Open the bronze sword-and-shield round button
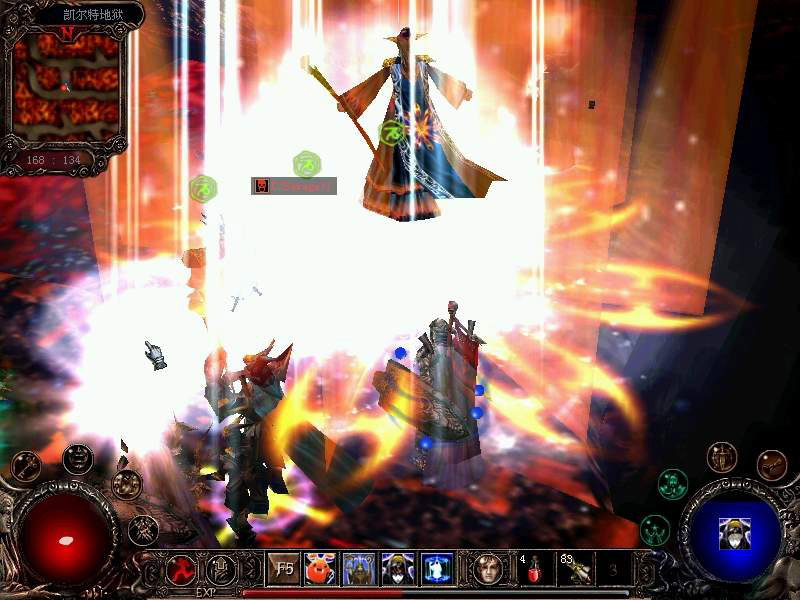The image size is (800, 600). (721, 458)
